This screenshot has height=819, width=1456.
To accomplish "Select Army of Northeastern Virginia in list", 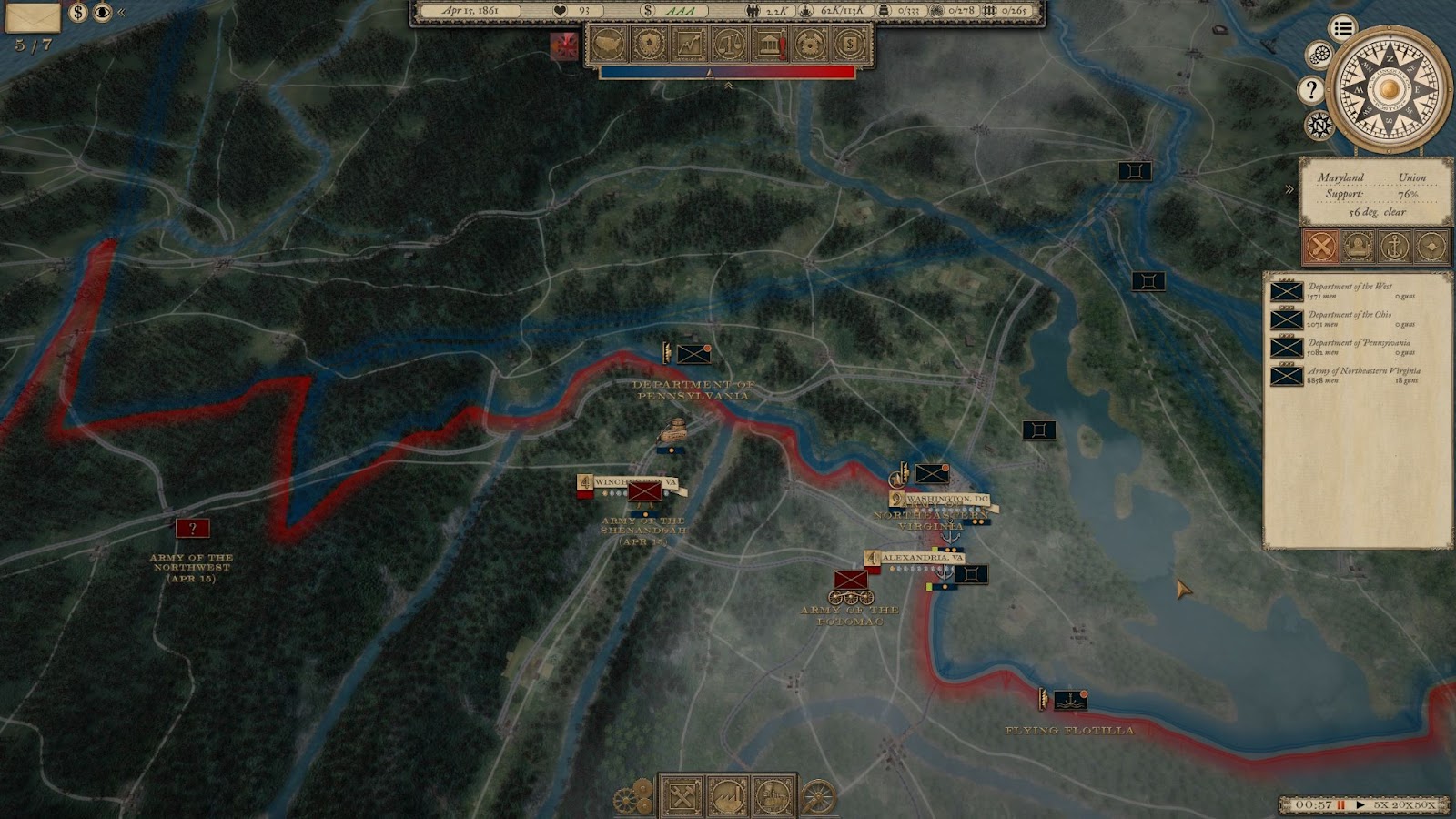I will coord(1356,375).
